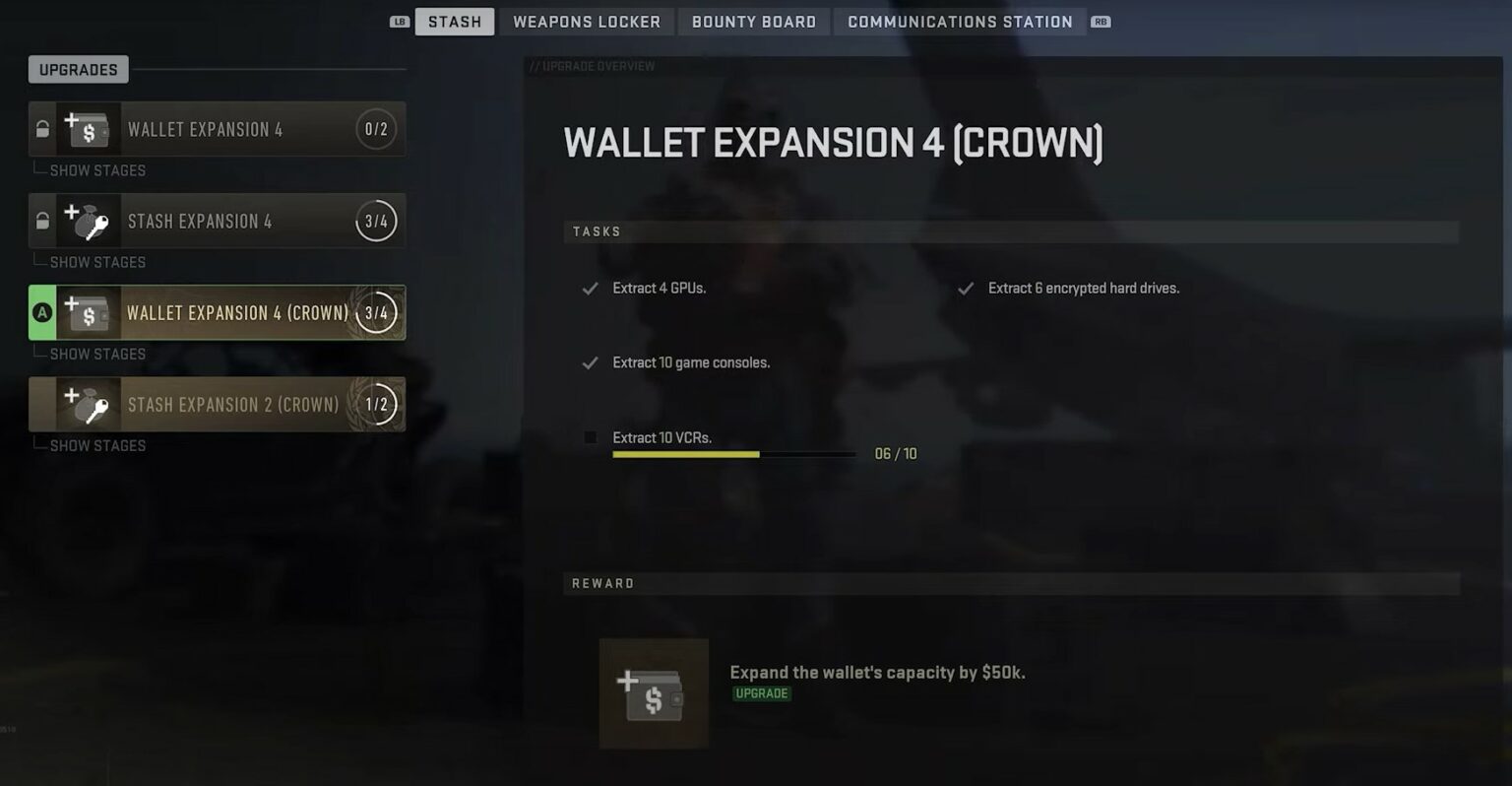Image resolution: width=1512 pixels, height=786 pixels.
Task: Click the Extract 10 VCRs progress bar
Action: coord(733,454)
